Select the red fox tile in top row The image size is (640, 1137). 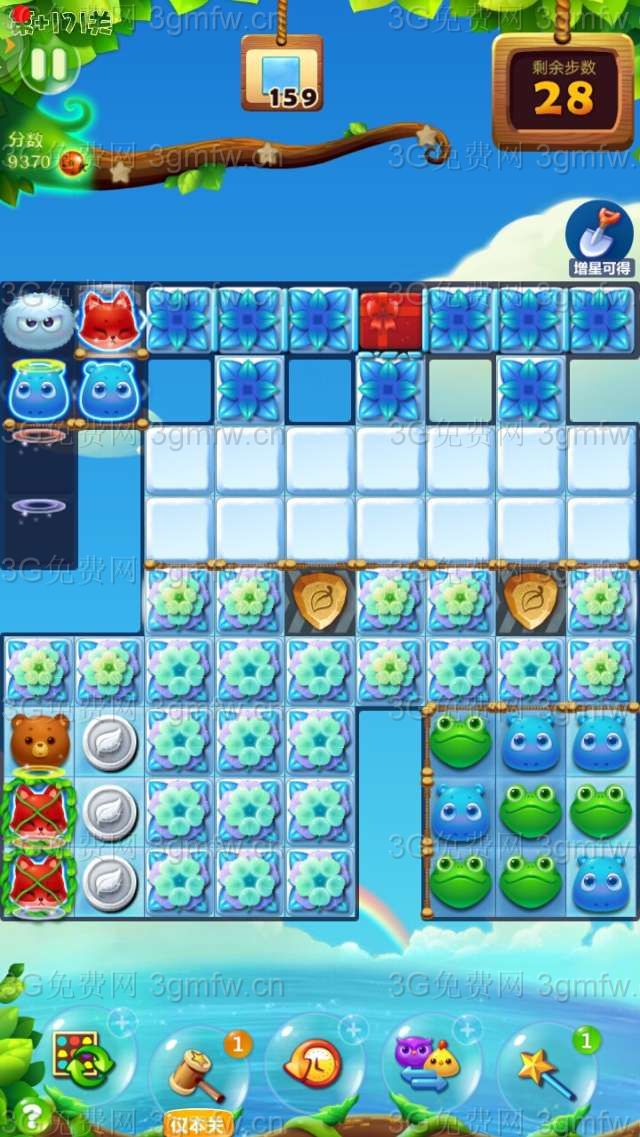coord(108,319)
